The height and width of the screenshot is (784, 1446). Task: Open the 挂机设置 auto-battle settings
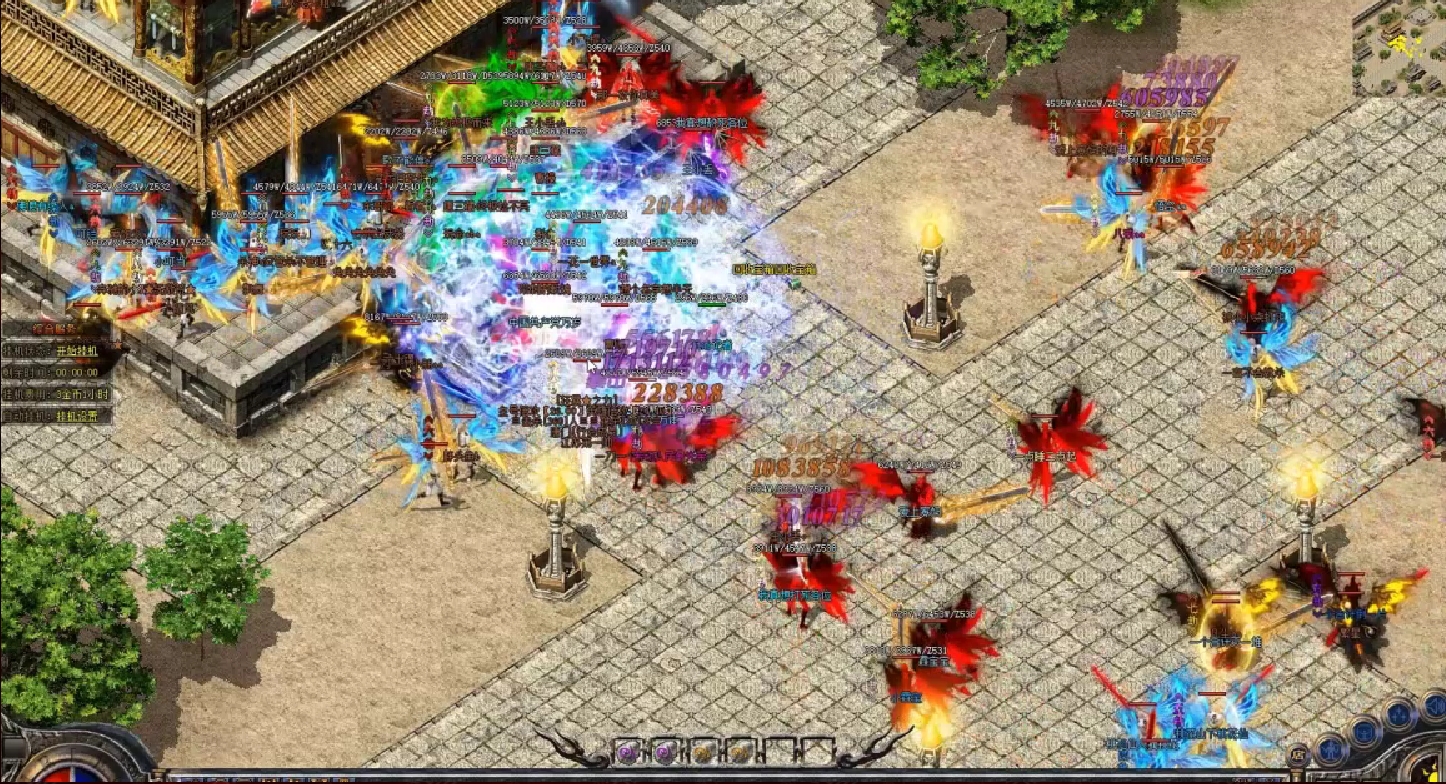tap(77, 416)
